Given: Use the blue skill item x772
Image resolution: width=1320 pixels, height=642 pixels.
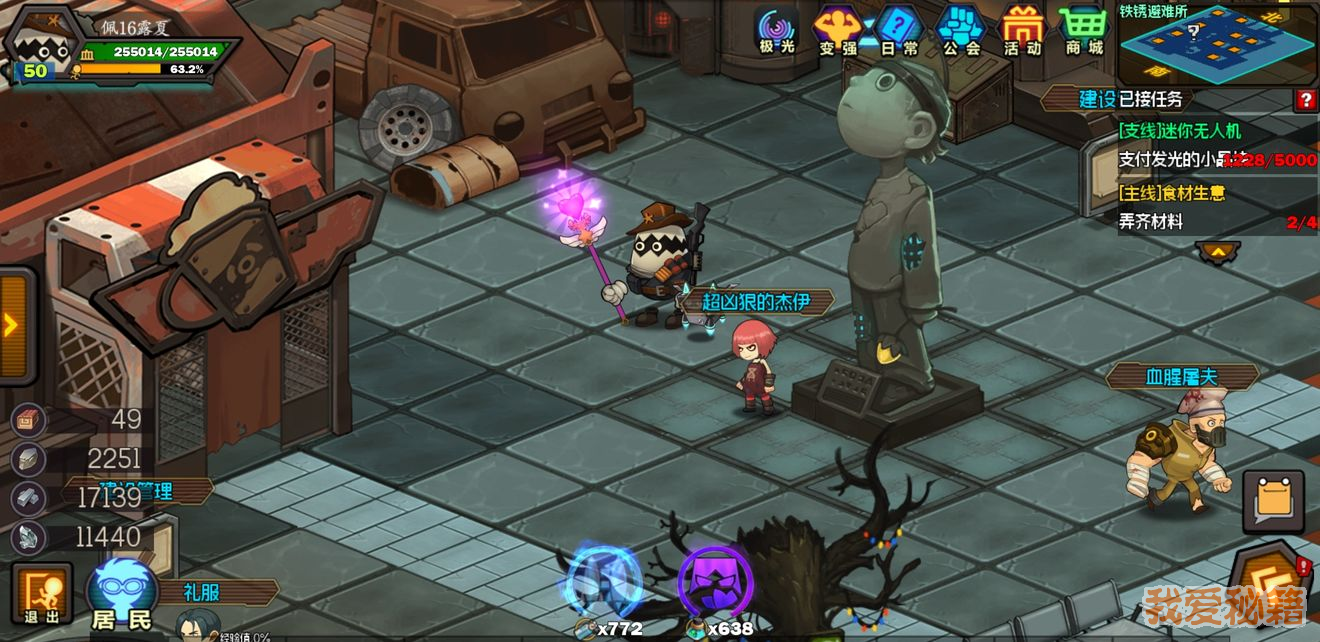Looking at the screenshot, I should [x=603, y=583].
